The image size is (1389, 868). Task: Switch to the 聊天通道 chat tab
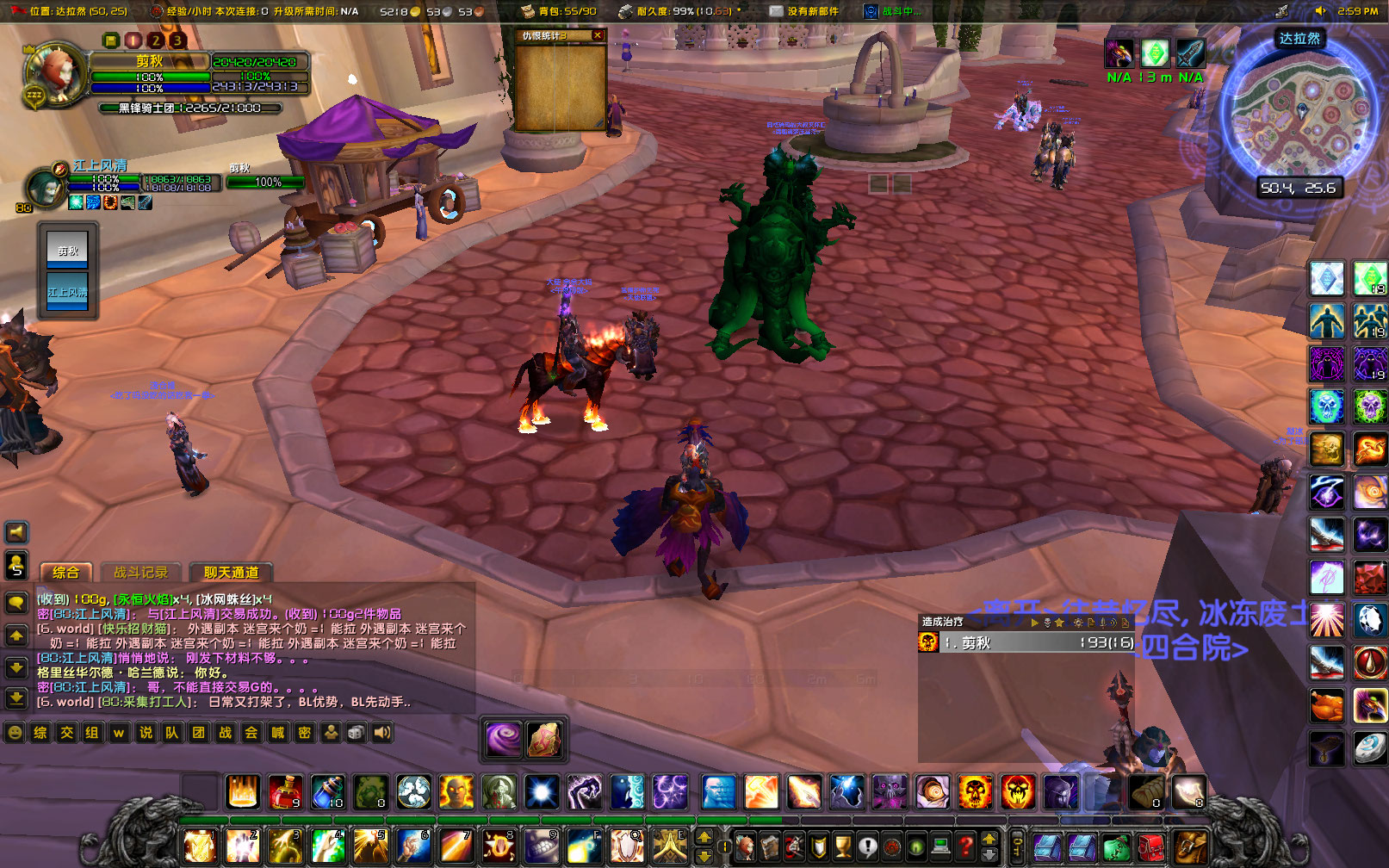tap(232, 572)
